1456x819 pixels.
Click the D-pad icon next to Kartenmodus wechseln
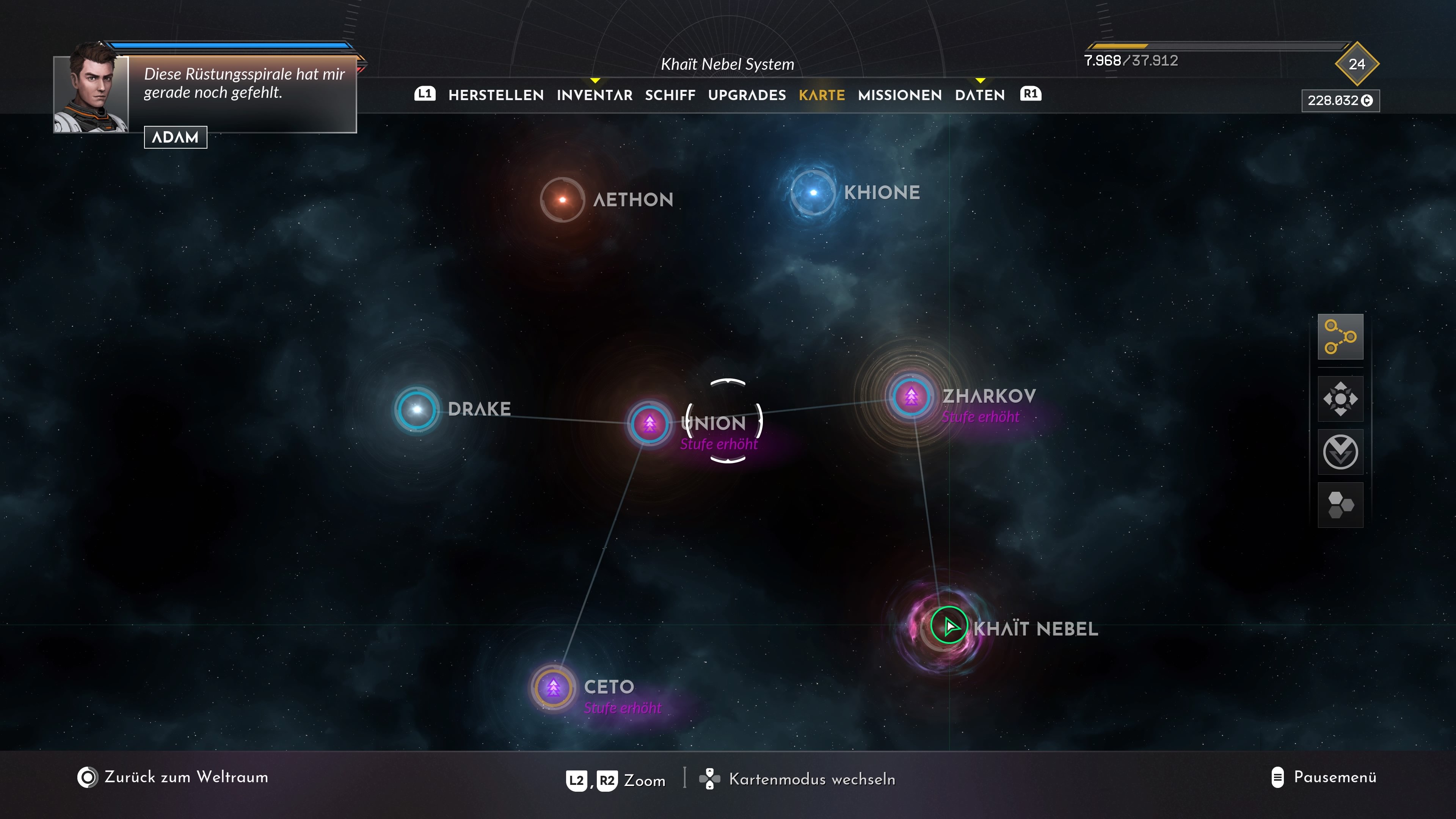[710, 780]
